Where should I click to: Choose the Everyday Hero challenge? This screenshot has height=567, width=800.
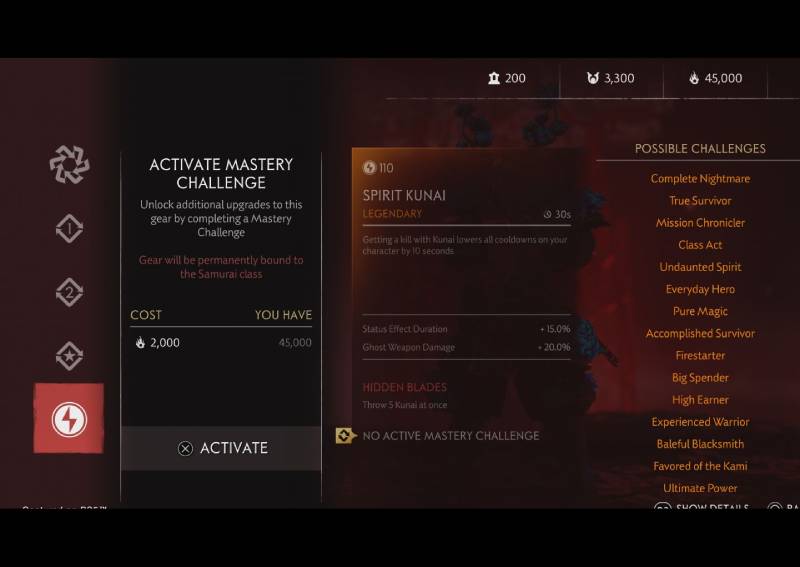[x=700, y=289]
